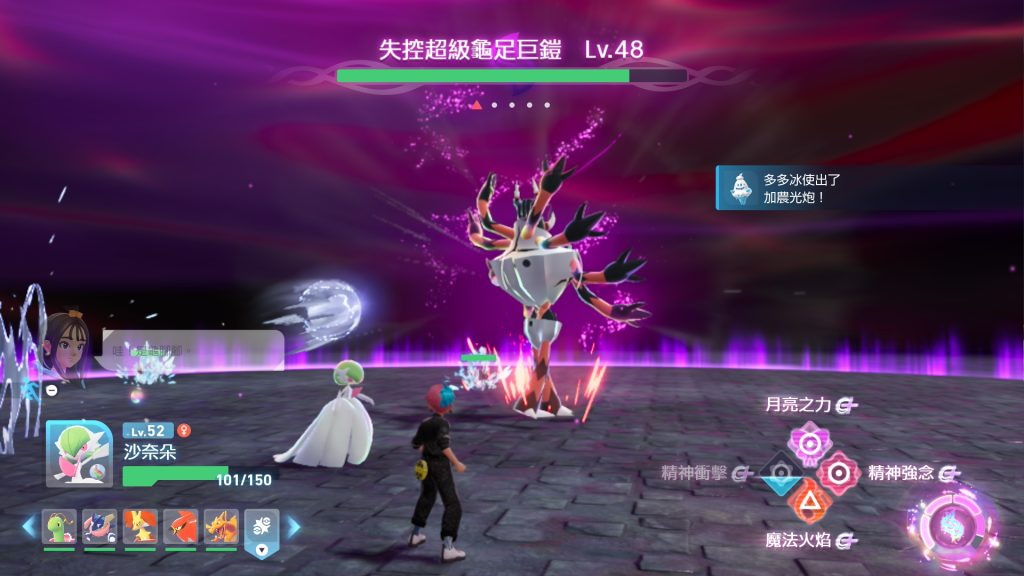Choose Delphox from the party bar
The width and height of the screenshot is (1024, 576).
click(140, 526)
